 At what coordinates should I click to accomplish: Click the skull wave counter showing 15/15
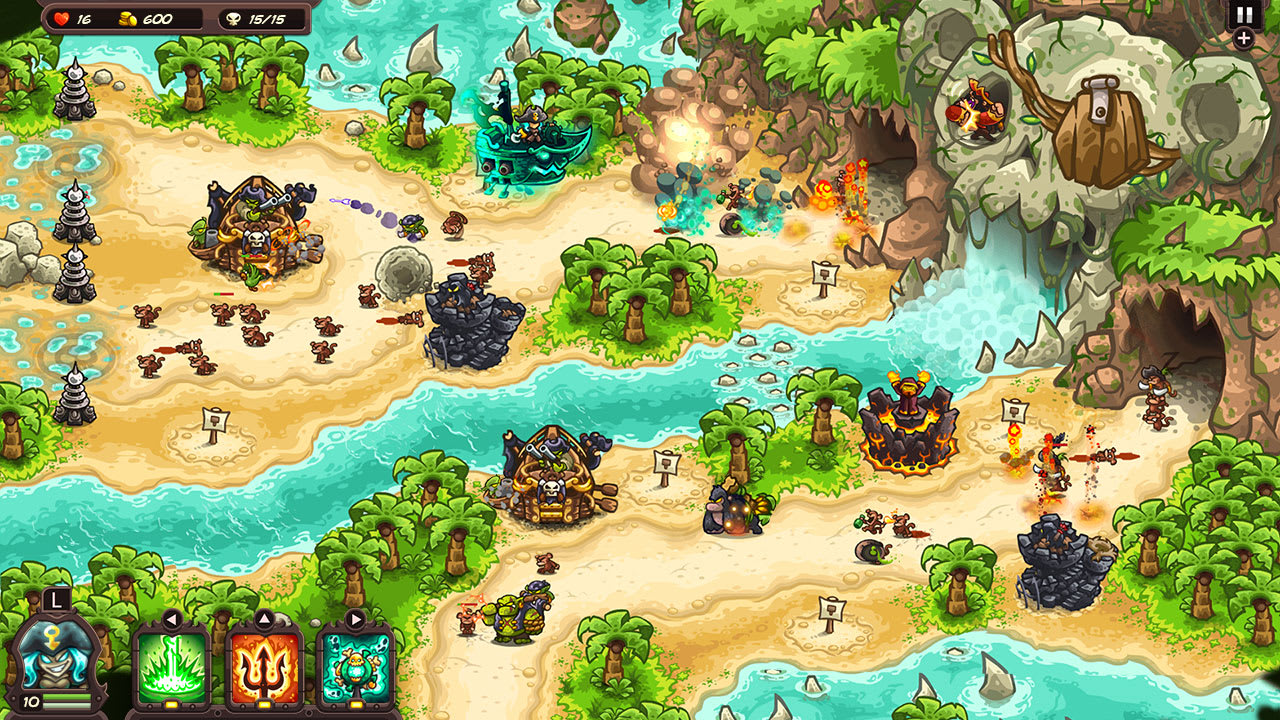[255, 17]
